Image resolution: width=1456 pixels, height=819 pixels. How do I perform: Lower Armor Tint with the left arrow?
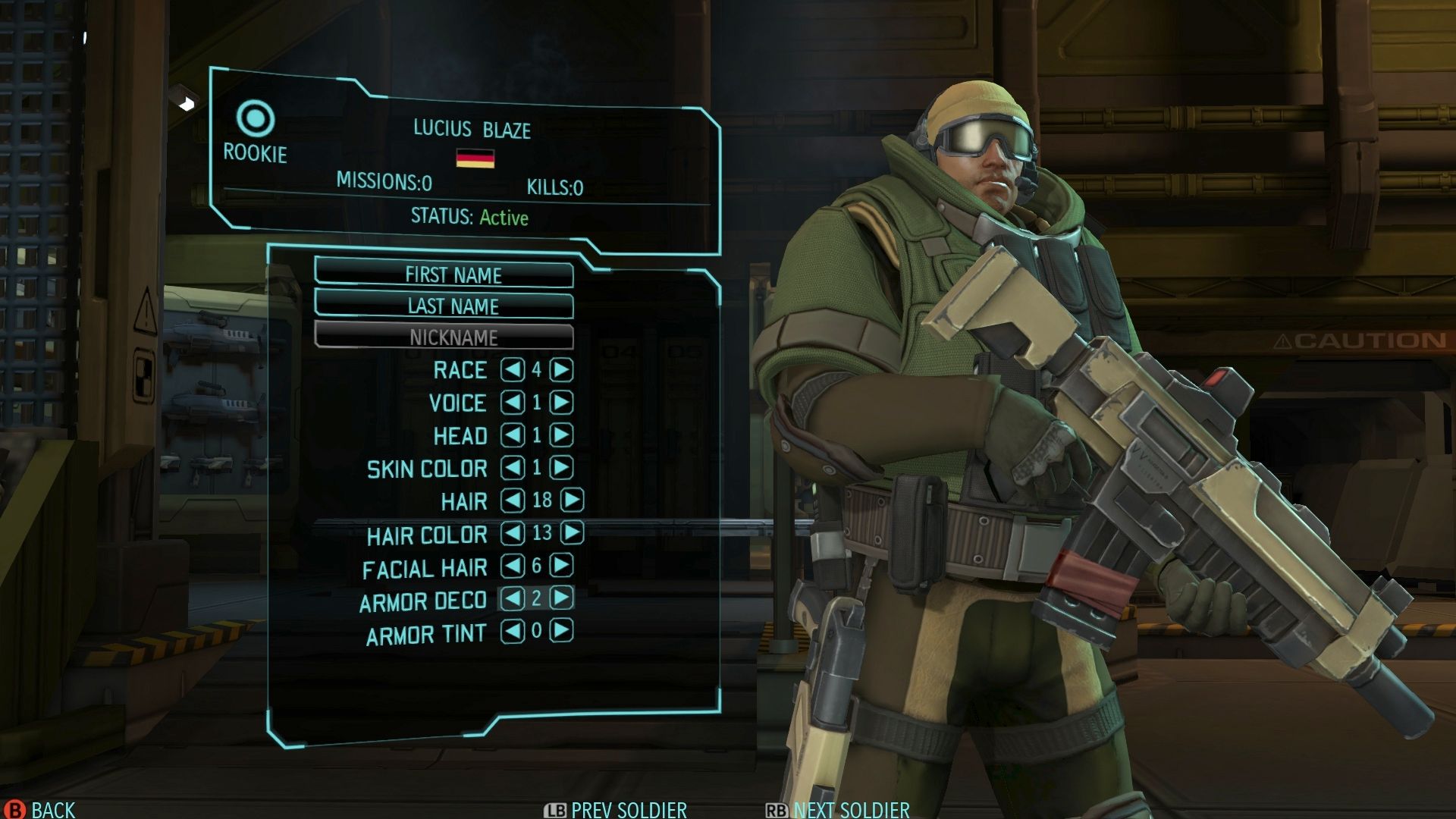513,630
